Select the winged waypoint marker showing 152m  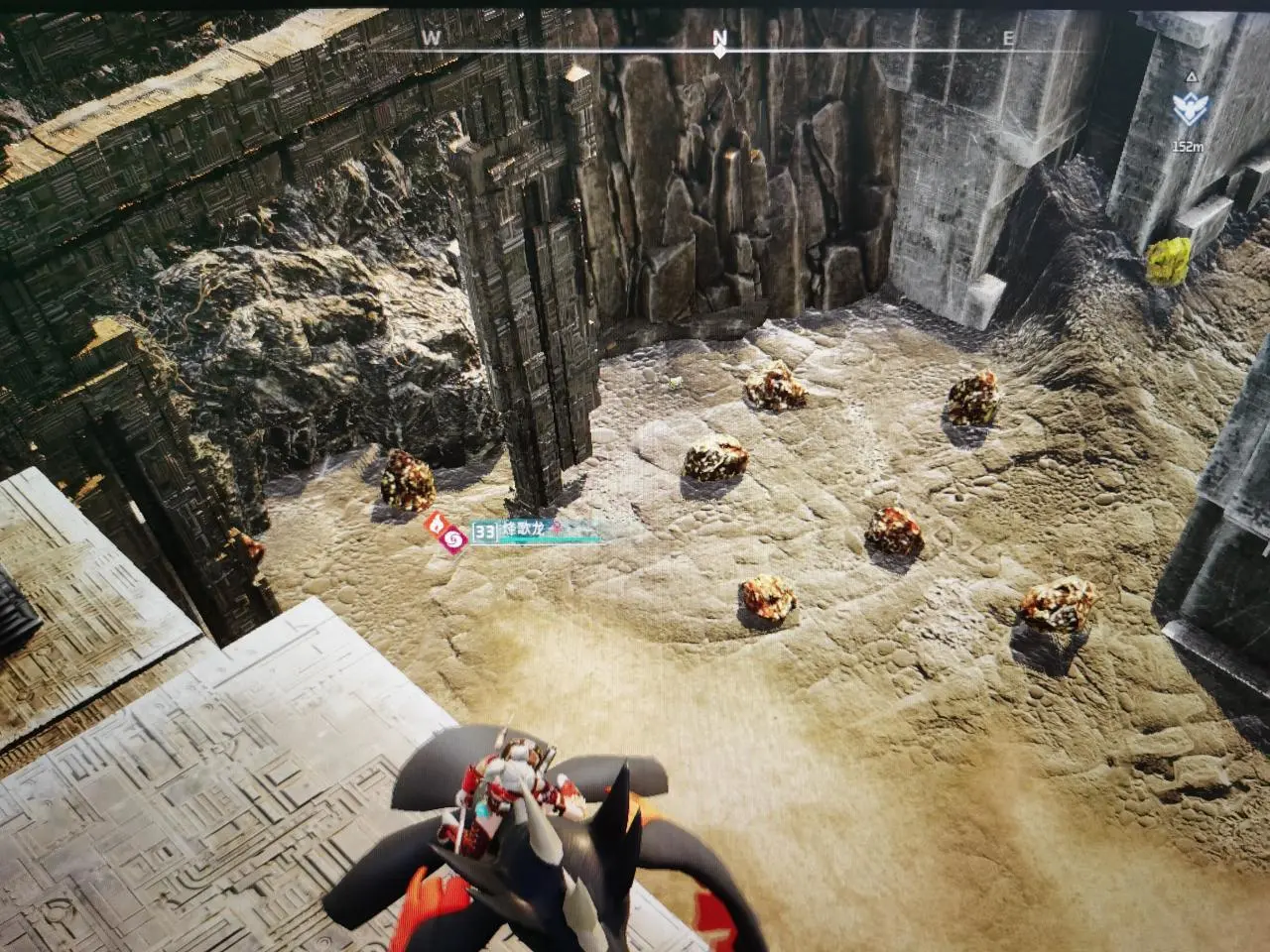click(x=1187, y=108)
